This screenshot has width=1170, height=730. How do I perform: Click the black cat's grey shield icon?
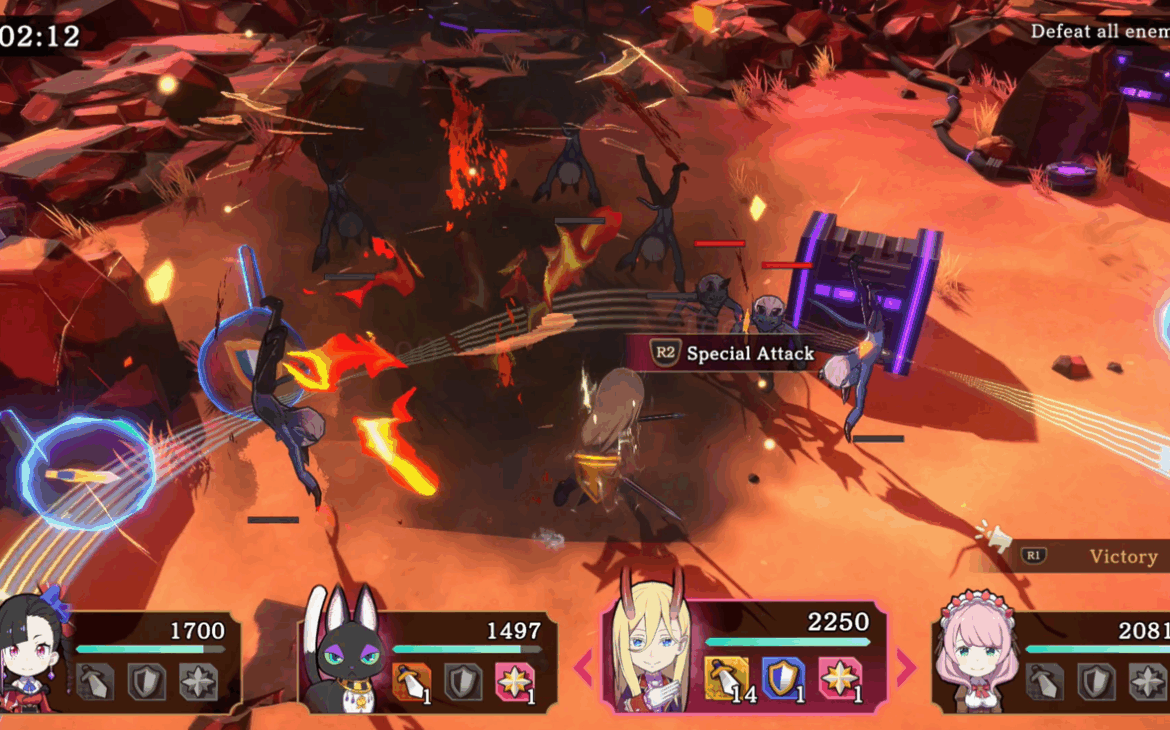(464, 681)
